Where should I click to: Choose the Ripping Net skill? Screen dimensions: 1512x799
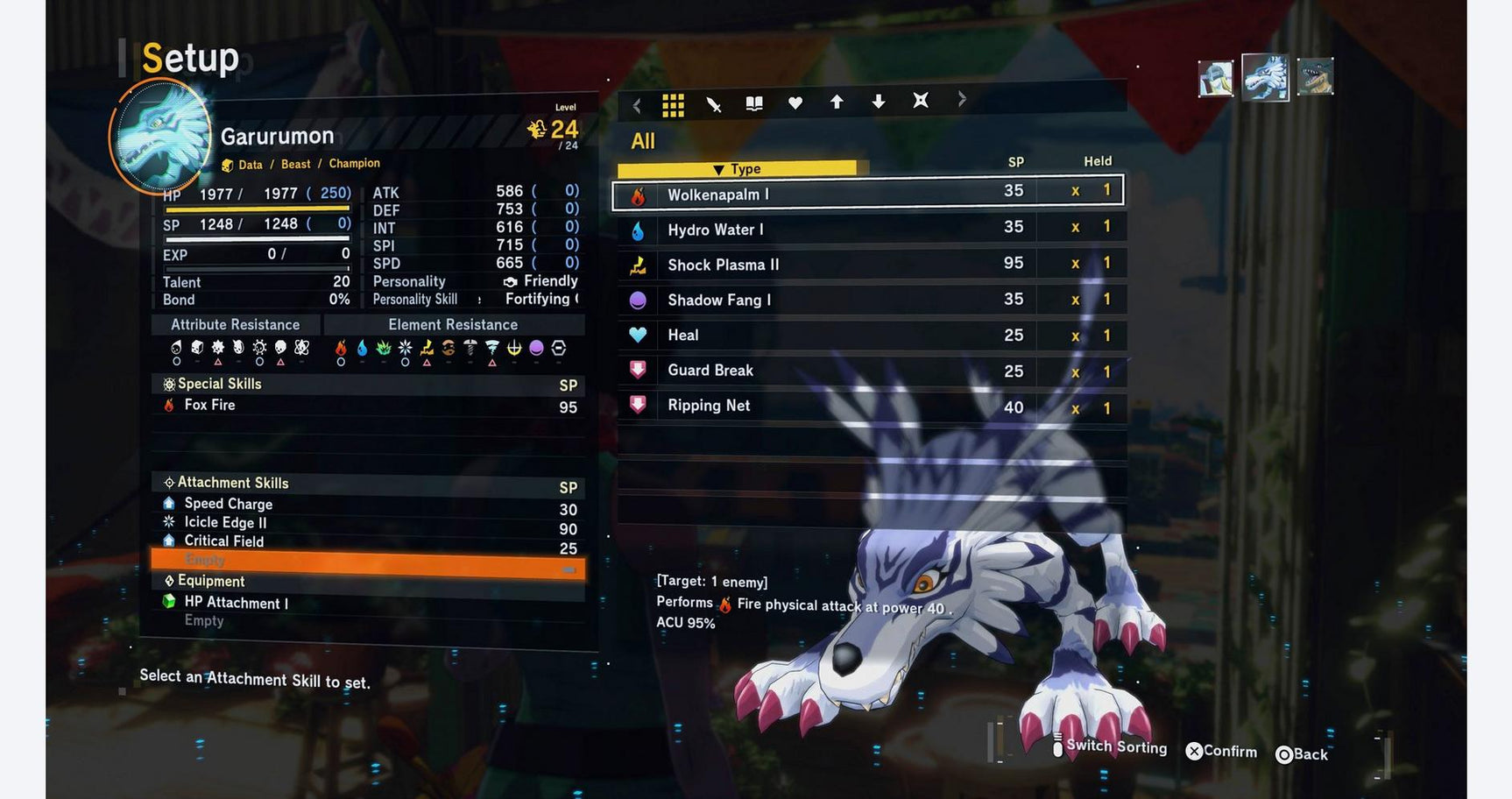[867, 406]
